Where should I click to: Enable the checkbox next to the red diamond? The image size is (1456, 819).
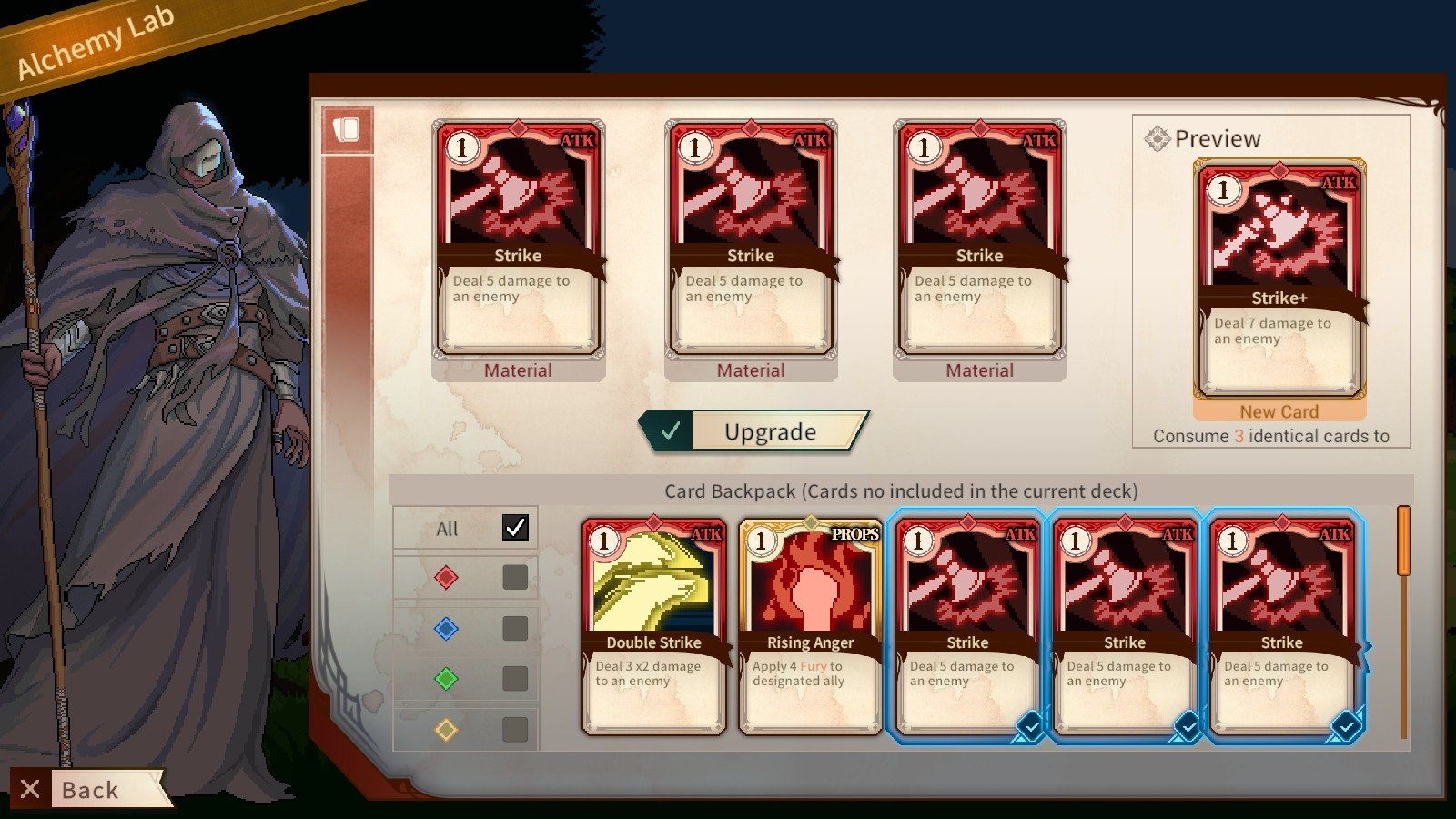[x=515, y=579]
